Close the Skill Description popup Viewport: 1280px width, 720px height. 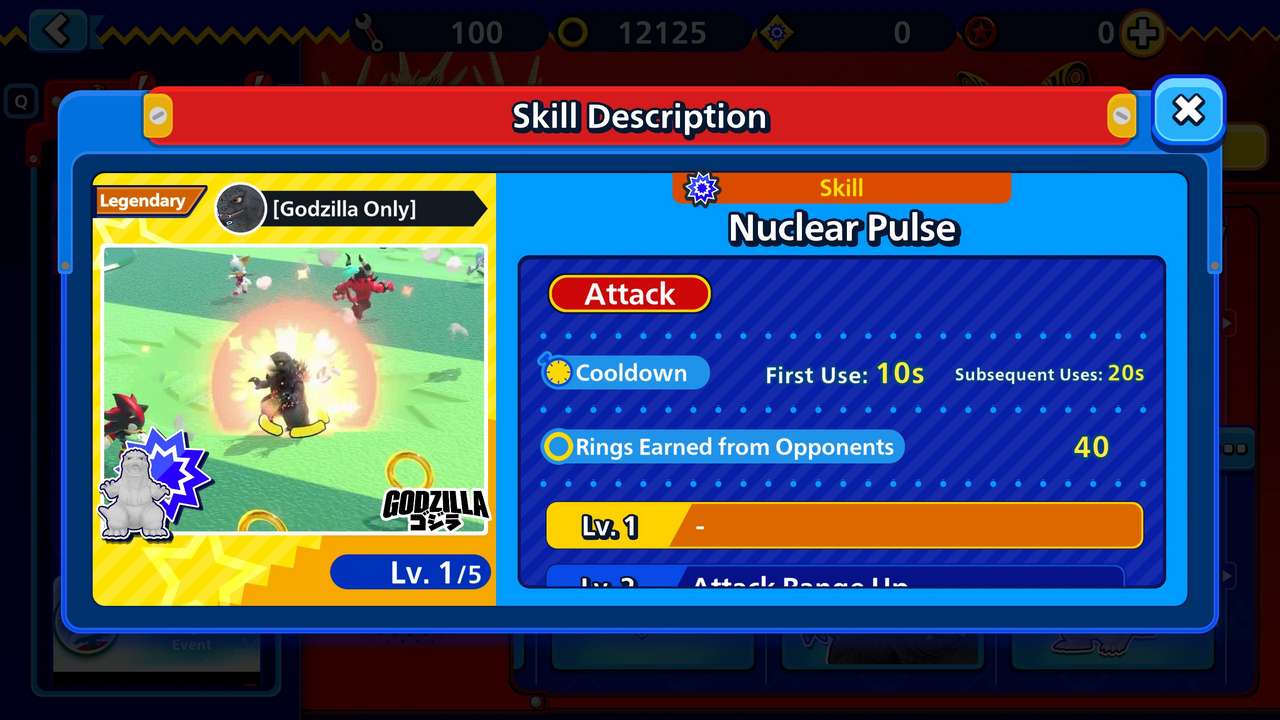click(x=1188, y=110)
